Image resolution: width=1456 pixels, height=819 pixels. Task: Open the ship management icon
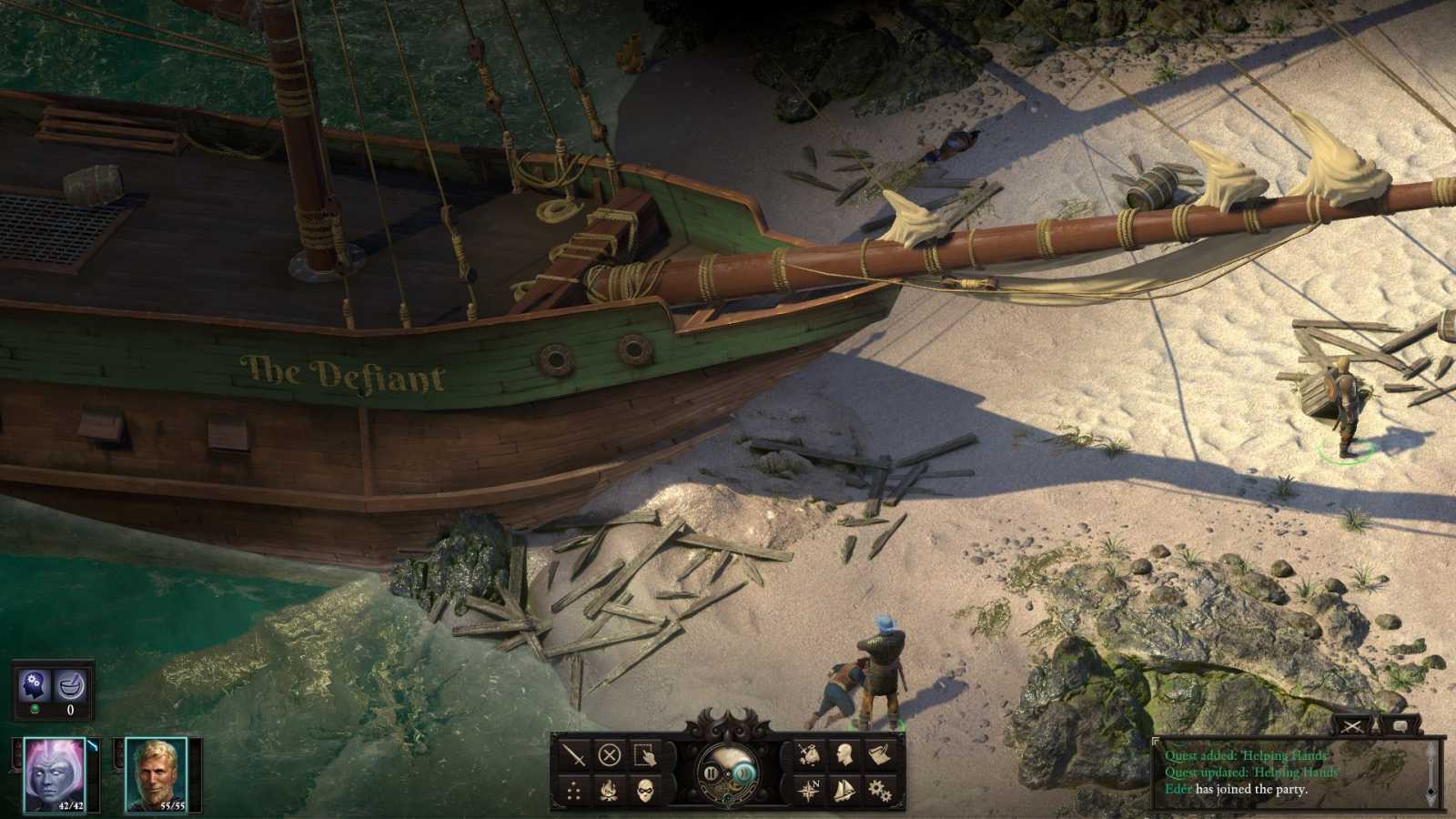844,789
